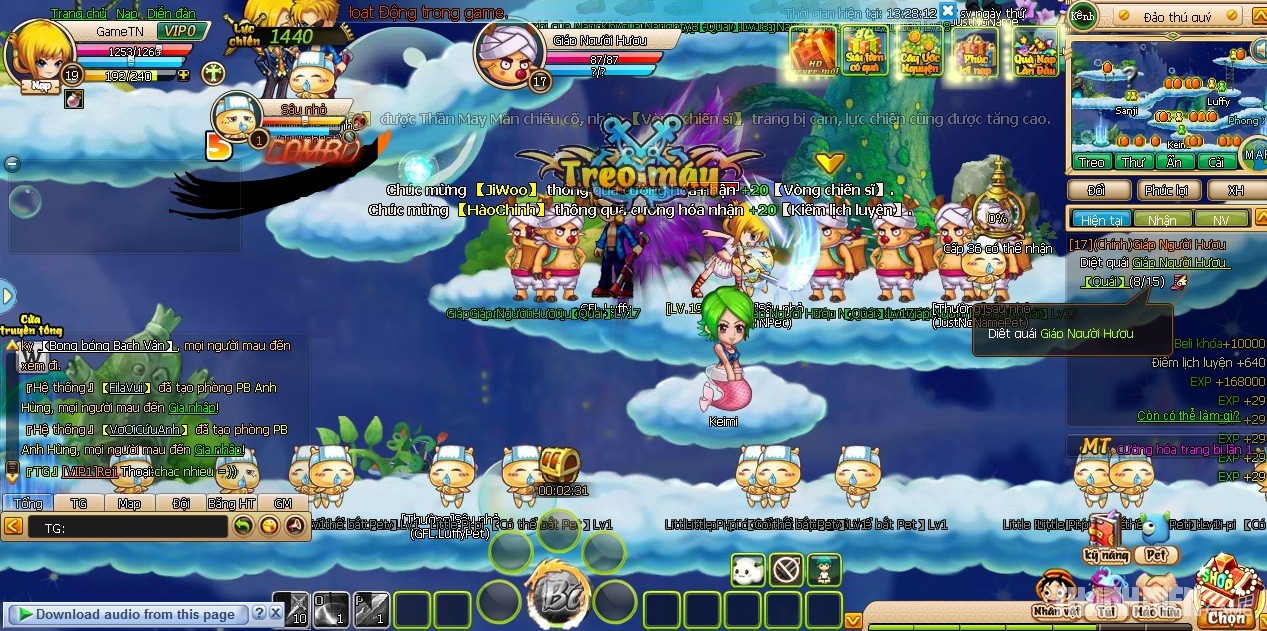Viewport: 1267px width, 631px height.
Task: Click the Đổi button
Action: coord(1097,190)
